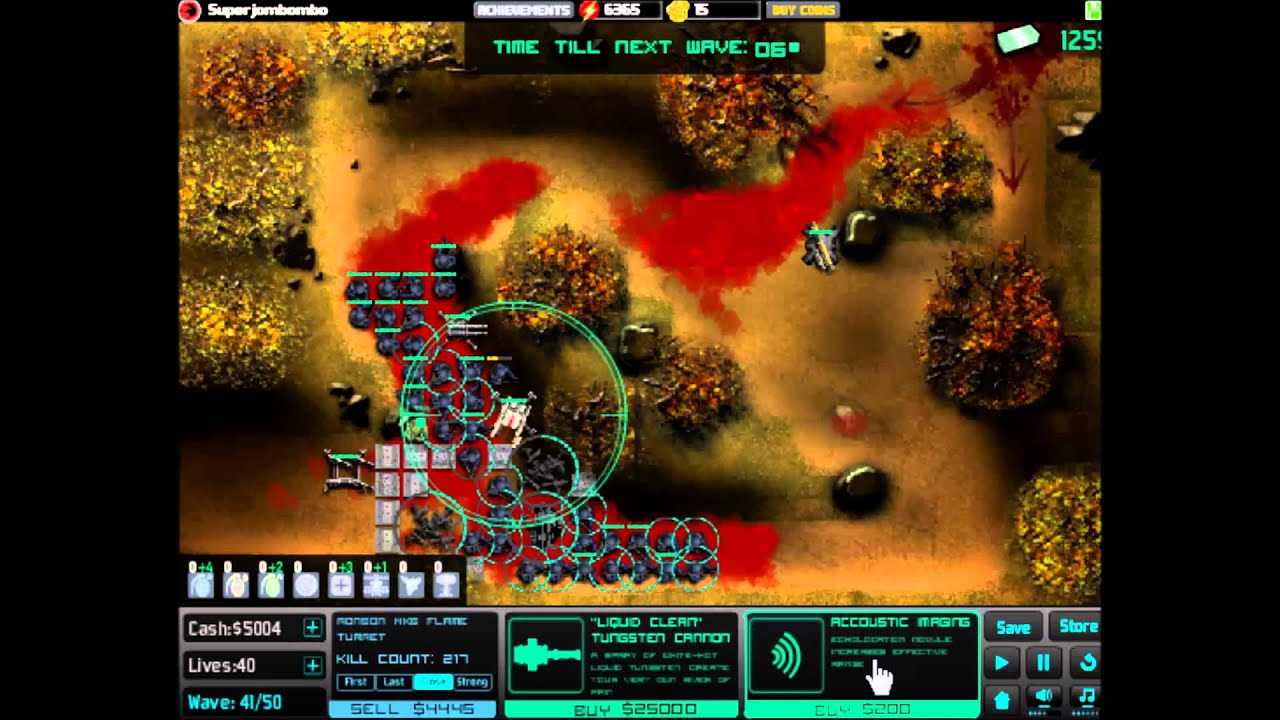This screenshot has width=1280, height=720.
Task: Set turret targeting to First
Action: pyautogui.click(x=353, y=682)
